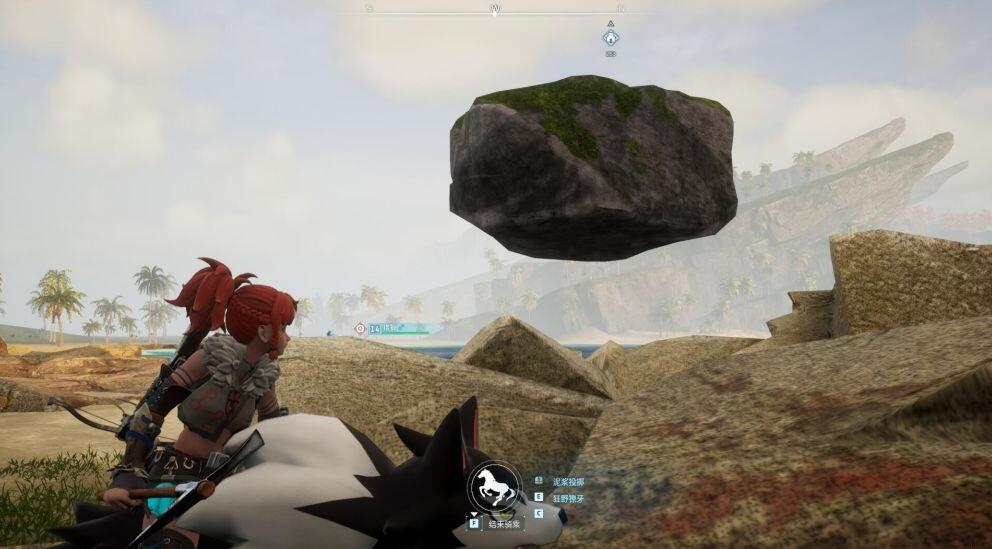Click the white horse mount icon
The height and width of the screenshot is (549, 992).
click(496, 489)
